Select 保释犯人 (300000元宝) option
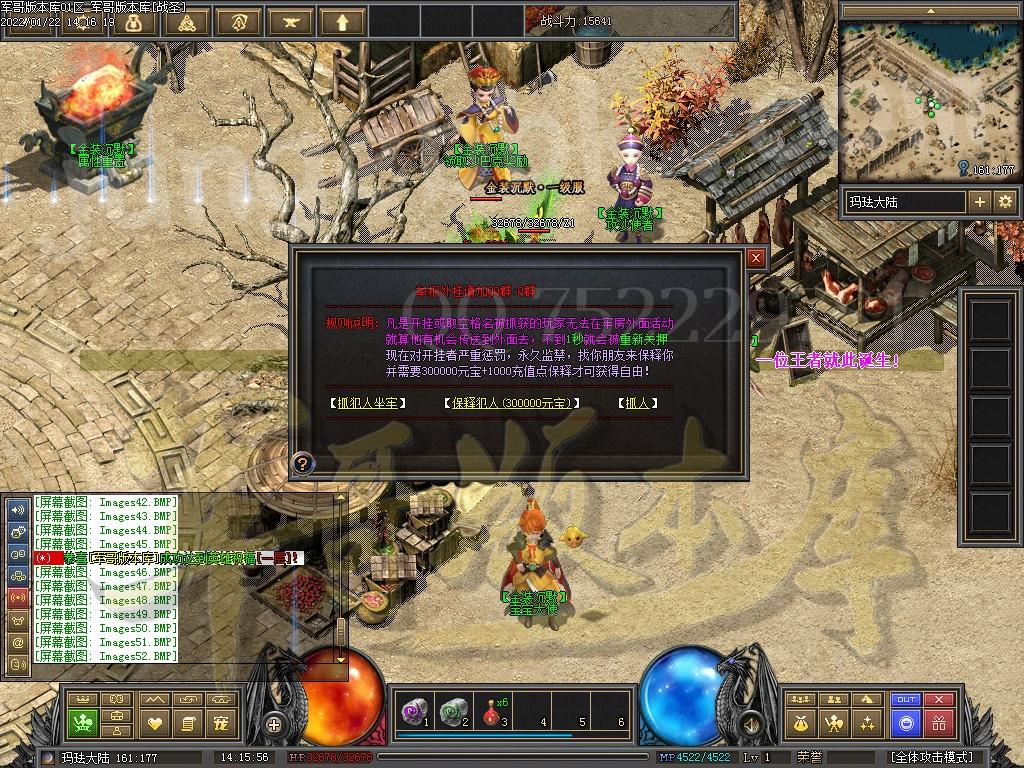The width and height of the screenshot is (1024, 768). click(x=511, y=403)
